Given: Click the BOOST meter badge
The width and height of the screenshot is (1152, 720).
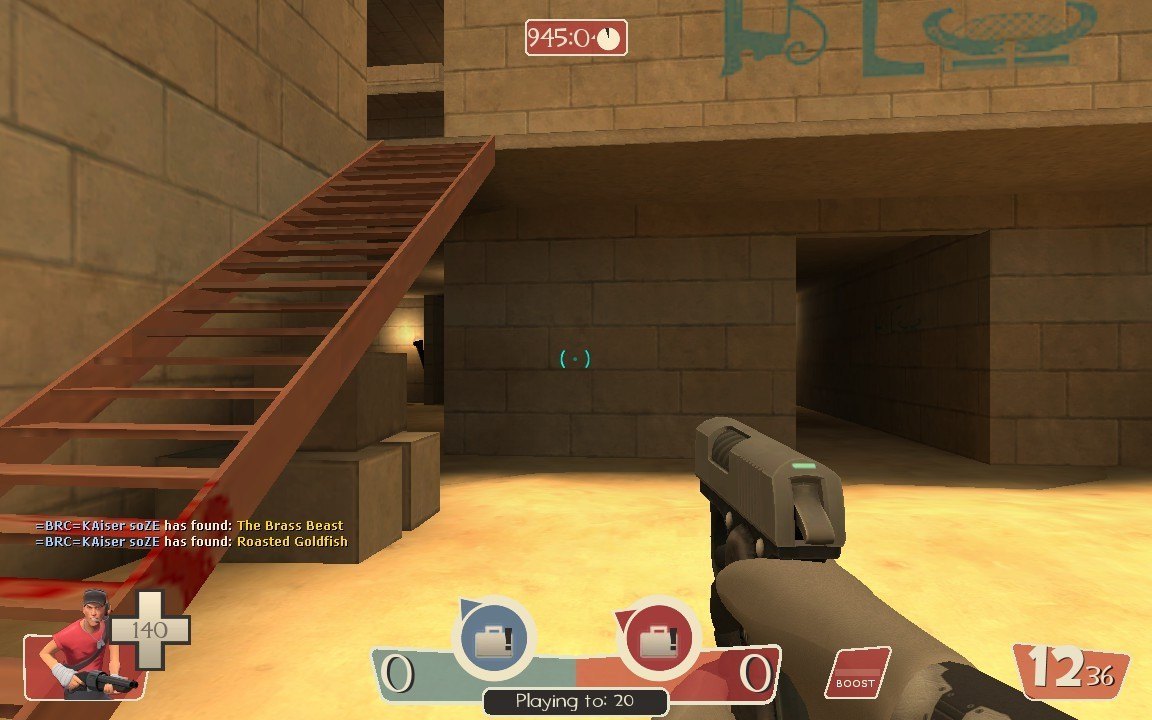Looking at the screenshot, I should pyautogui.click(x=856, y=673).
